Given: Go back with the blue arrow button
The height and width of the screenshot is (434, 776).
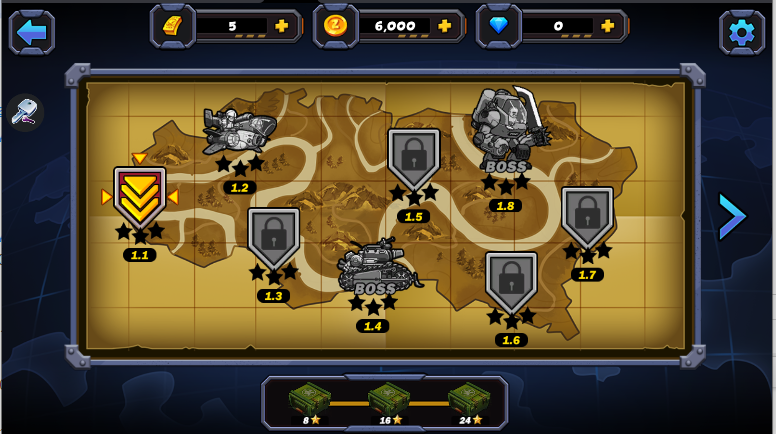Looking at the screenshot, I should [x=32, y=32].
